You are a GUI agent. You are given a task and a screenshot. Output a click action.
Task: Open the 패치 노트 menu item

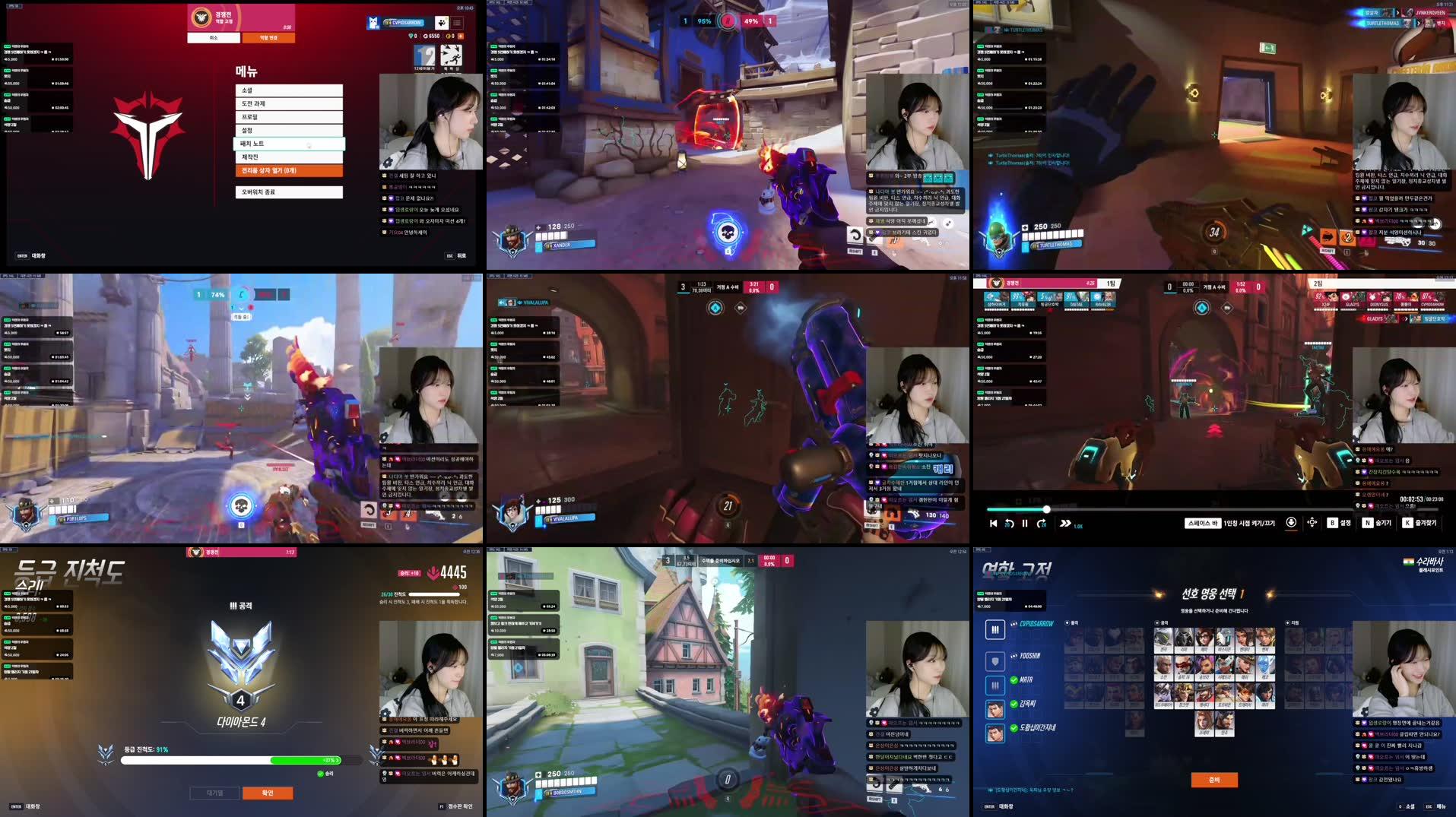tap(289, 143)
